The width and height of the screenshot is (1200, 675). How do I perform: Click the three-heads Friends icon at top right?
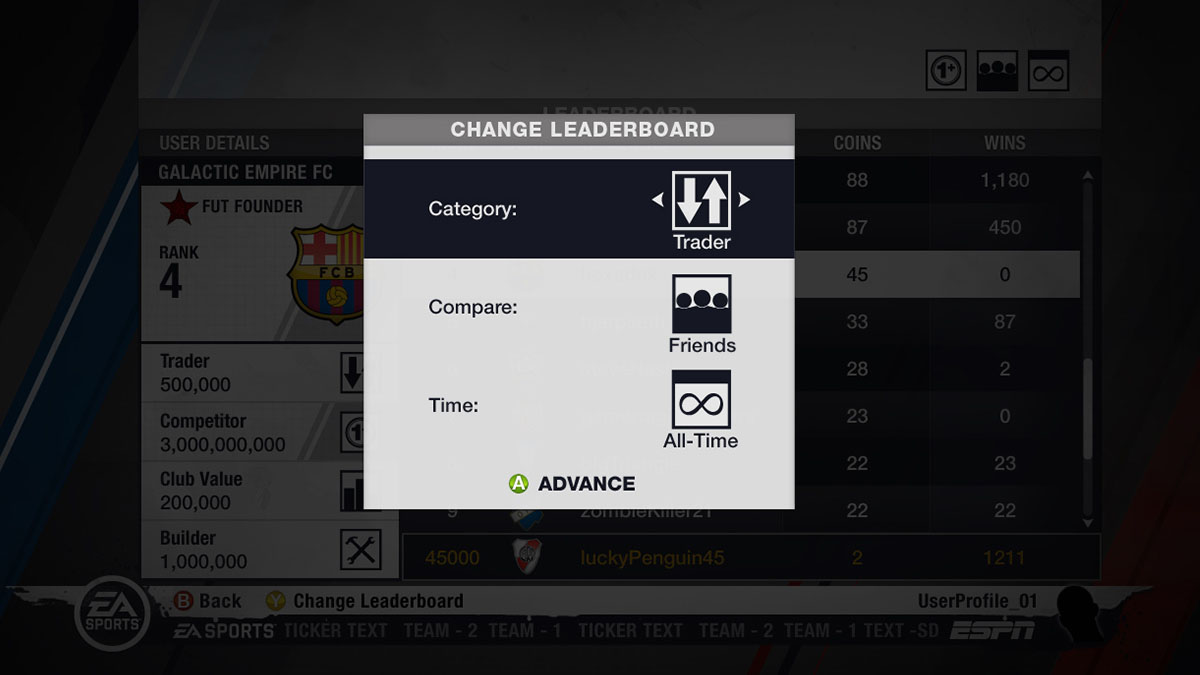997,71
